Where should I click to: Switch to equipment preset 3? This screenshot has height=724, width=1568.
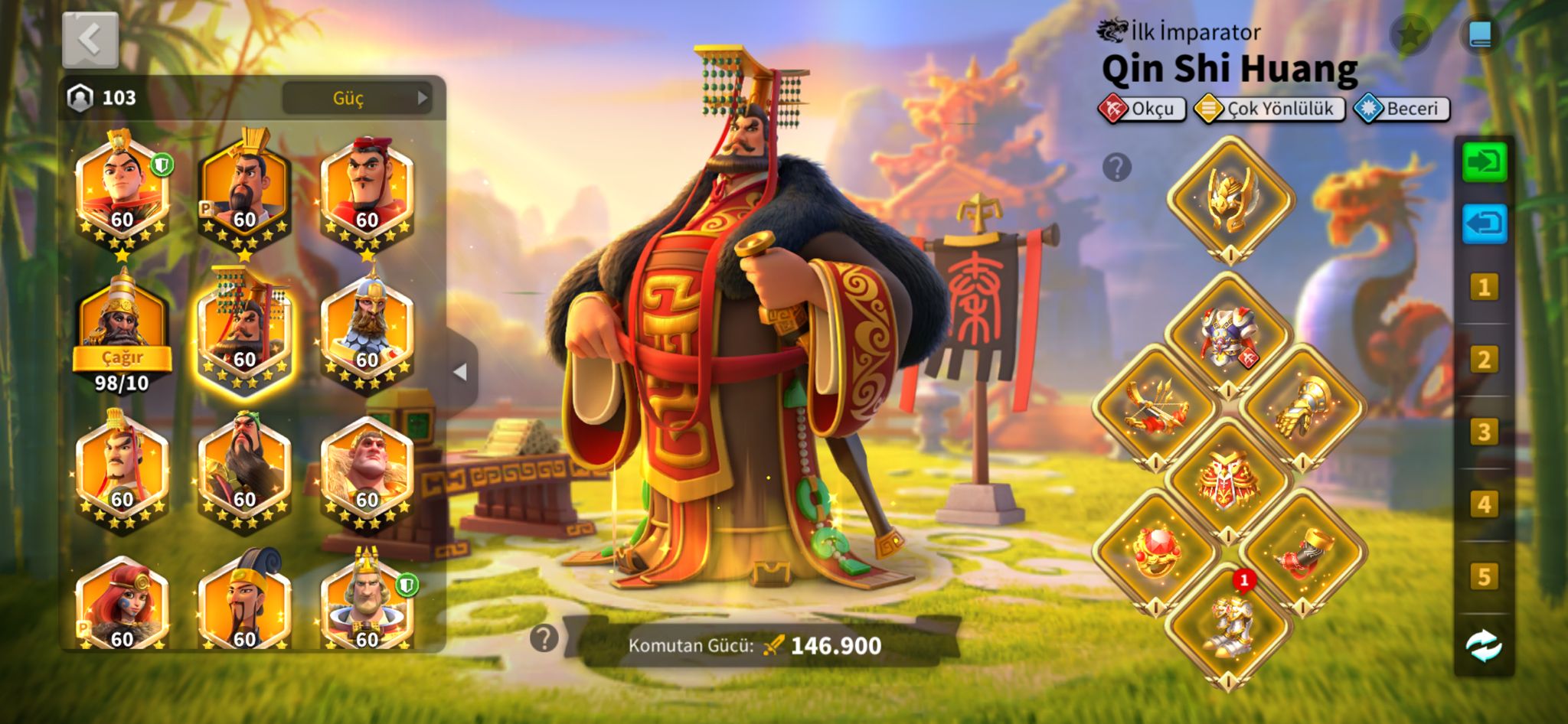(1484, 432)
